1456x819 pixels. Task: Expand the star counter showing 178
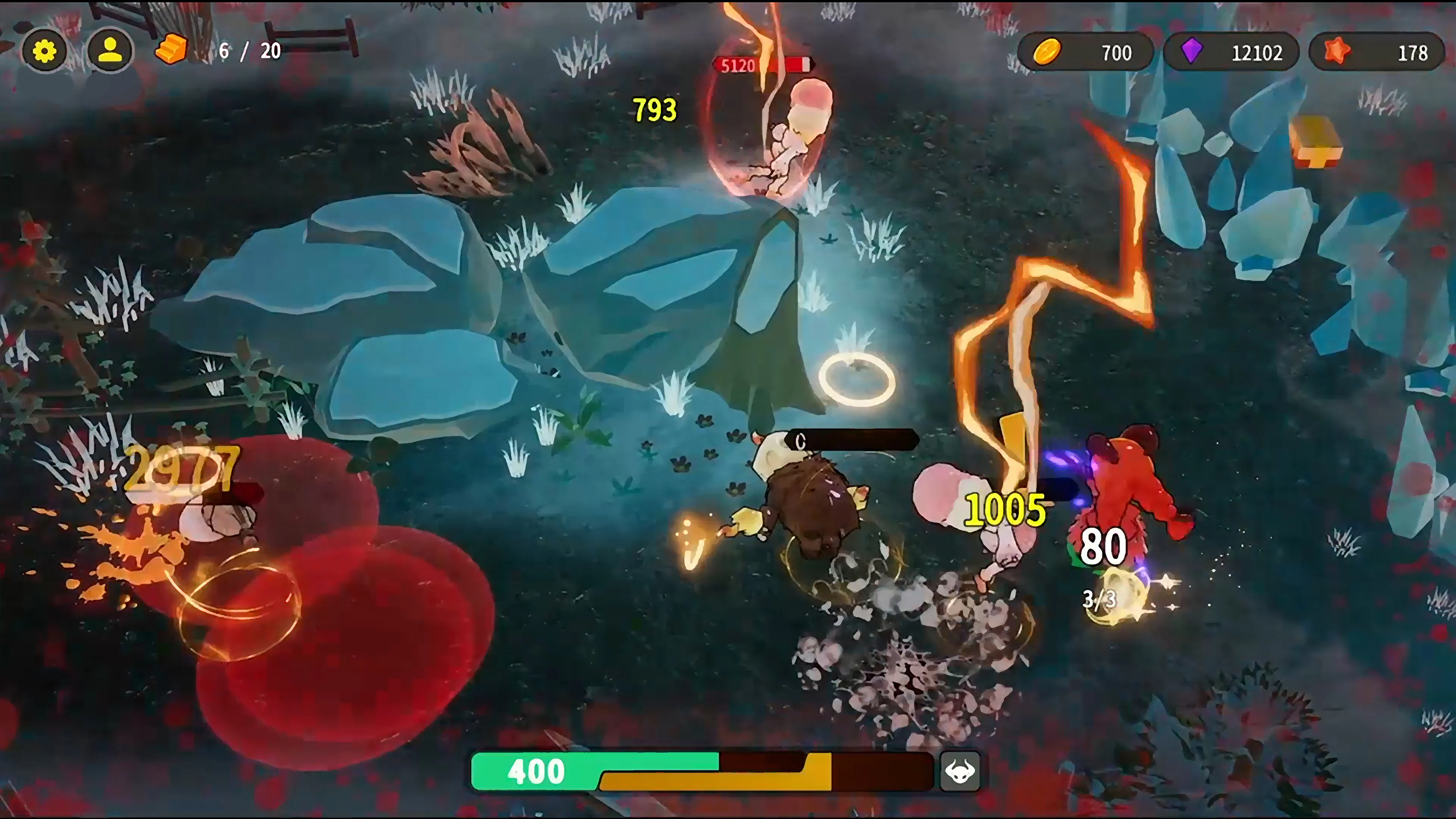pos(1415,53)
